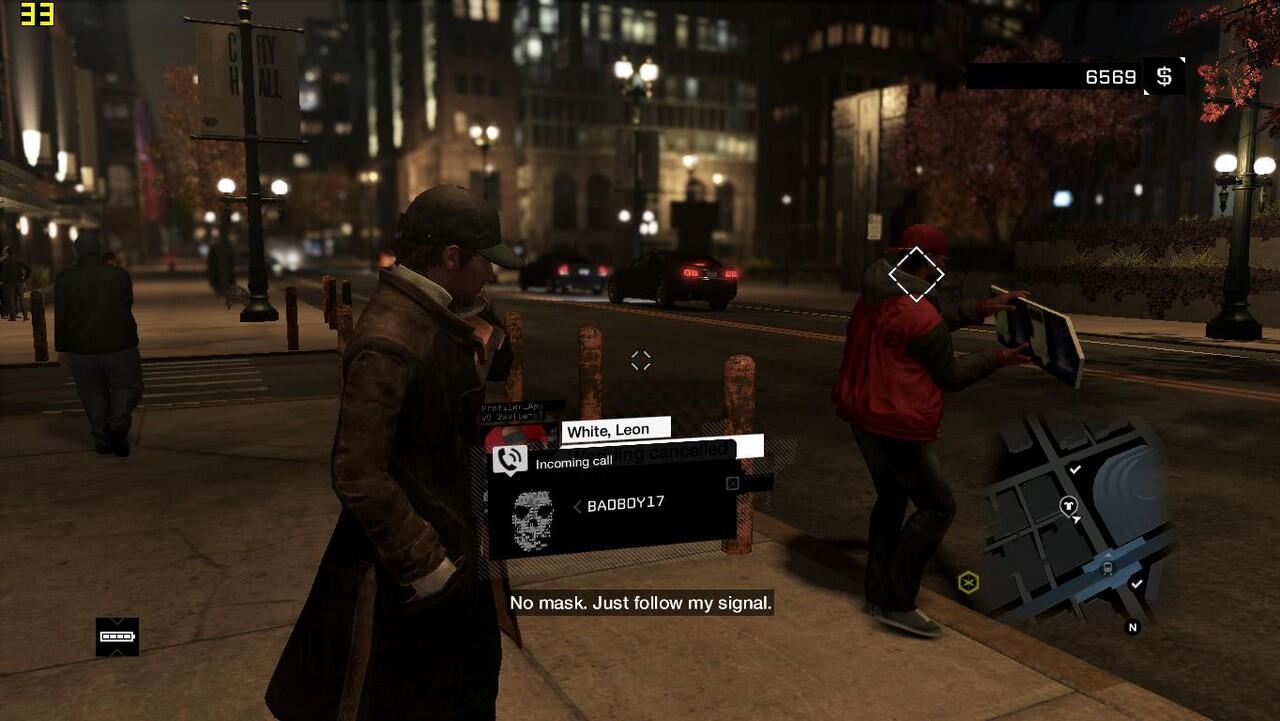Click the dollar sign money icon
This screenshot has height=721, width=1280.
(x=1164, y=77)
